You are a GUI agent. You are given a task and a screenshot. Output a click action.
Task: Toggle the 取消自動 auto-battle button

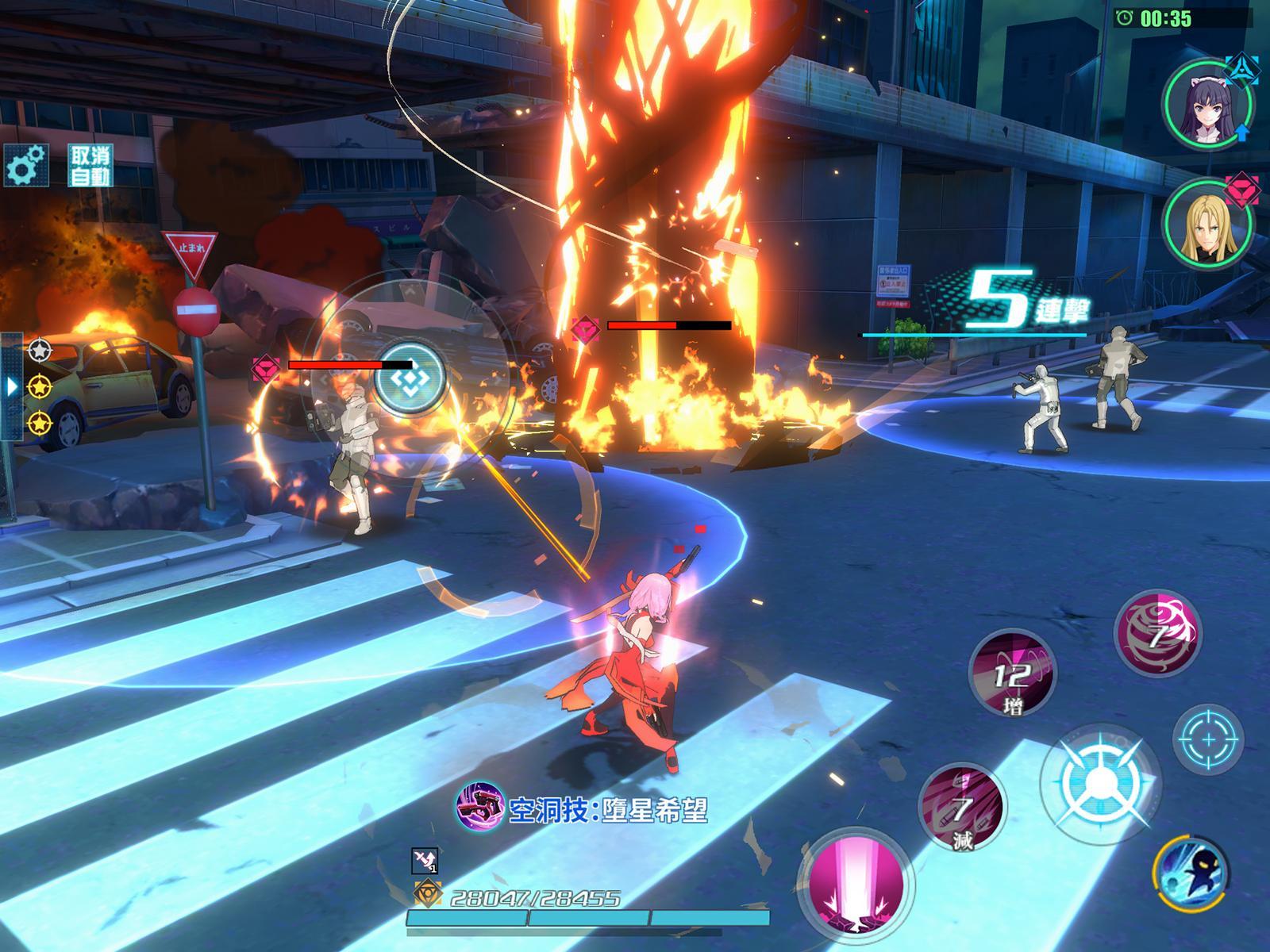[x=90, y=166]
